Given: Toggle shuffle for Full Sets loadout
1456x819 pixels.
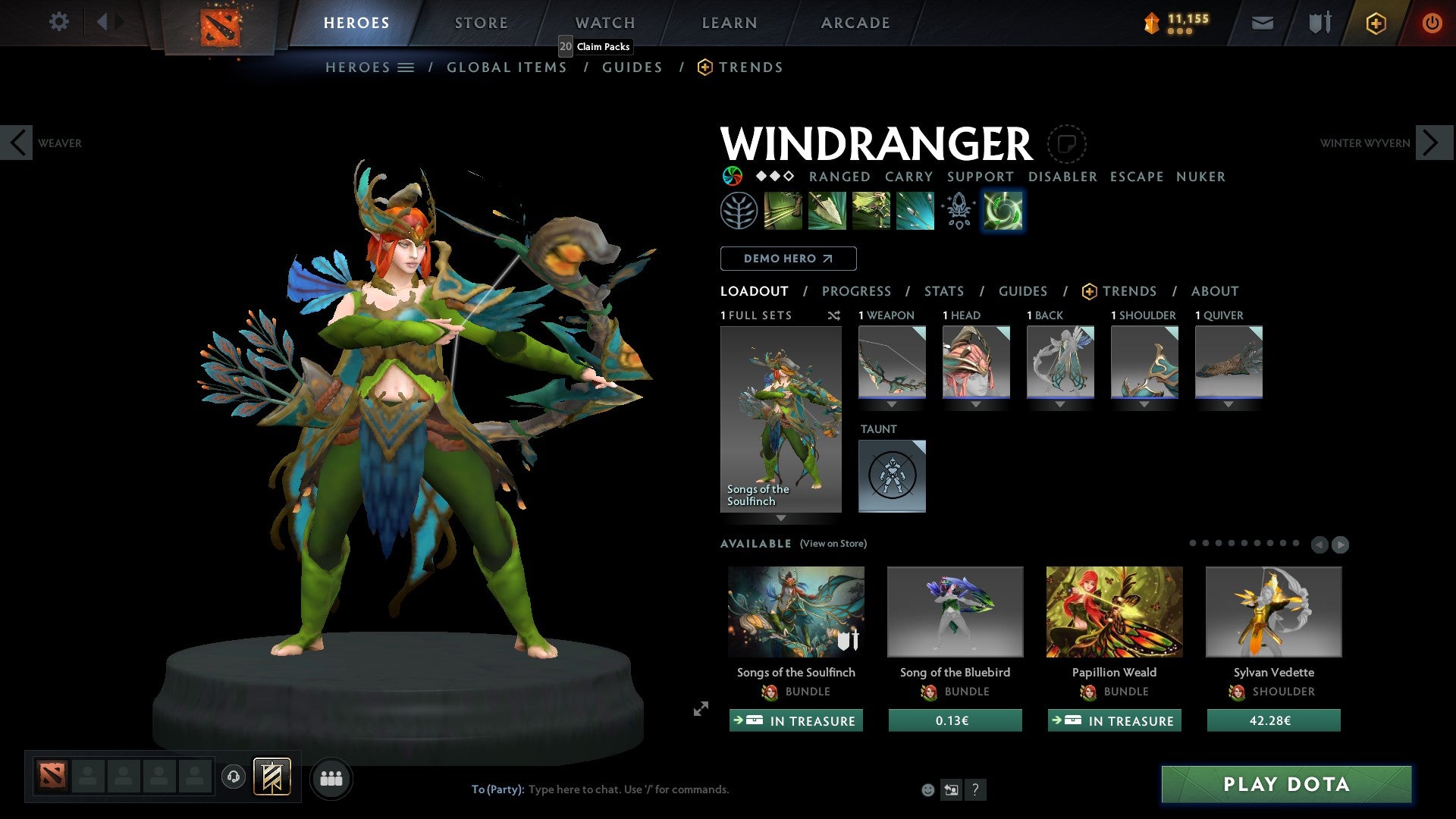Looking at the screenshot, I should (x=834, y=315).
